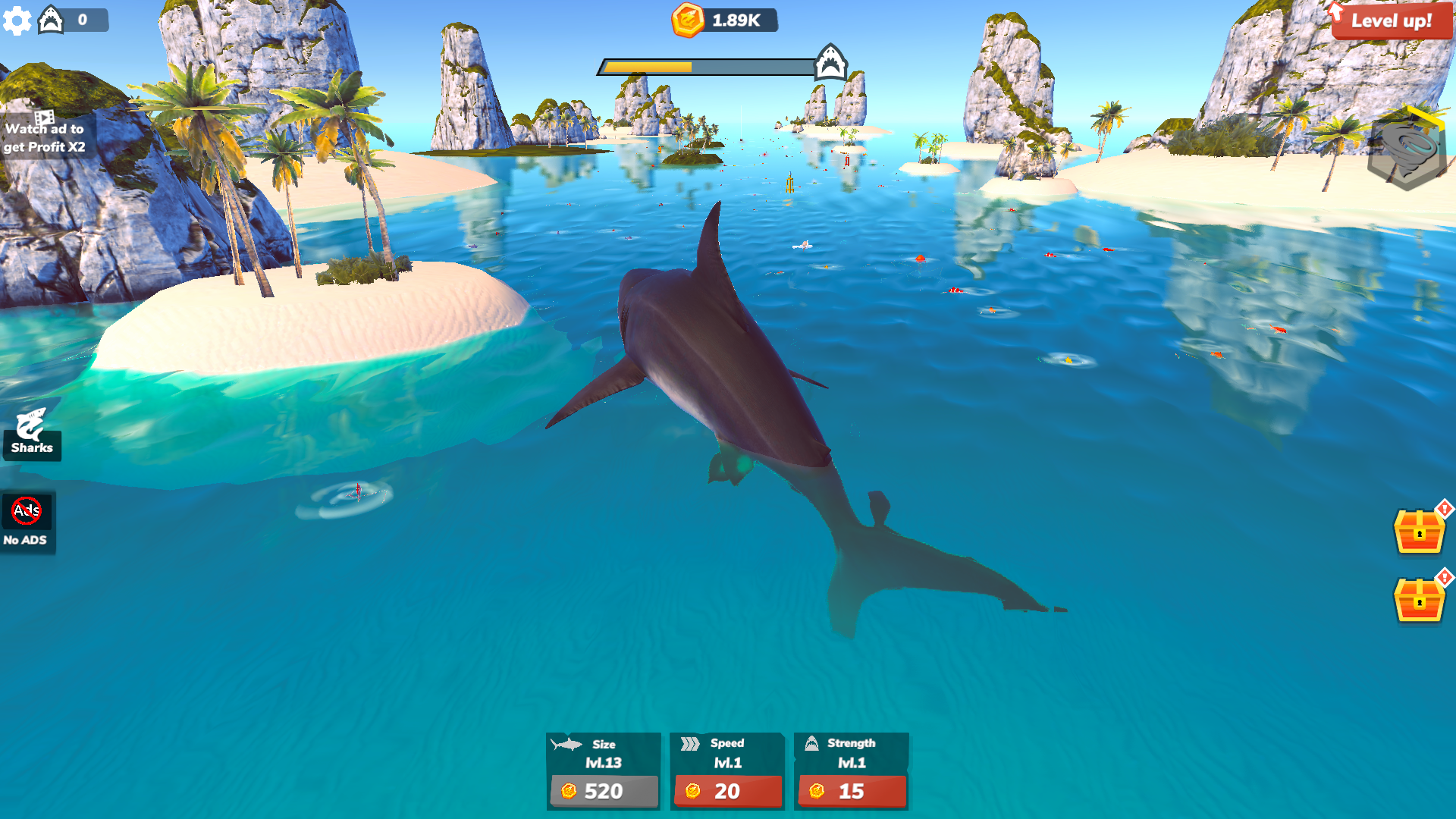This screenshot has width=1456, height=819.
Task: Open the settings gear menu
Action: [x=17, y=20]
